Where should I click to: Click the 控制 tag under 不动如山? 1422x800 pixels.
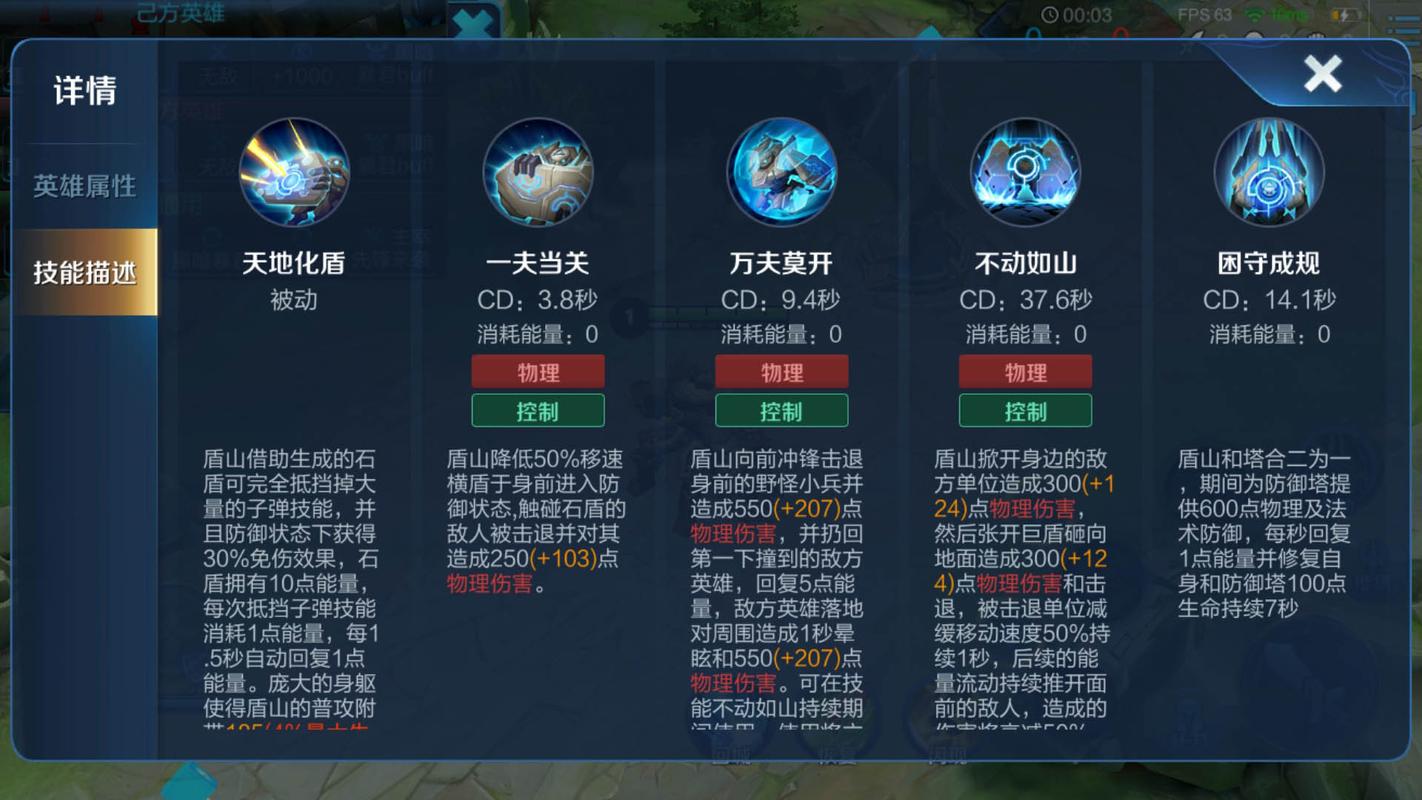tap(1026, 410)
